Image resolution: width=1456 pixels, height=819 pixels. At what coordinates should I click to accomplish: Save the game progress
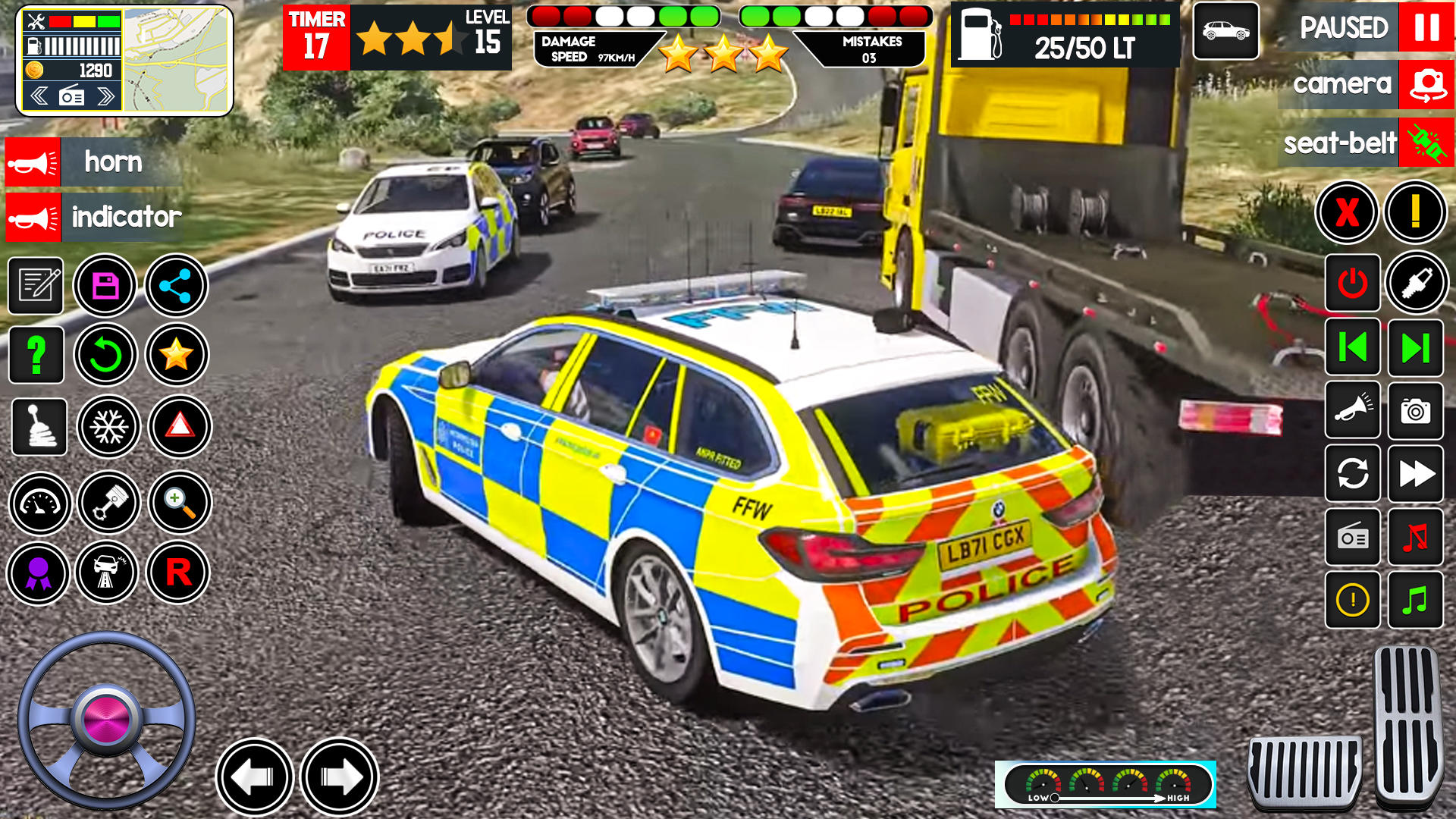(106, 284)
